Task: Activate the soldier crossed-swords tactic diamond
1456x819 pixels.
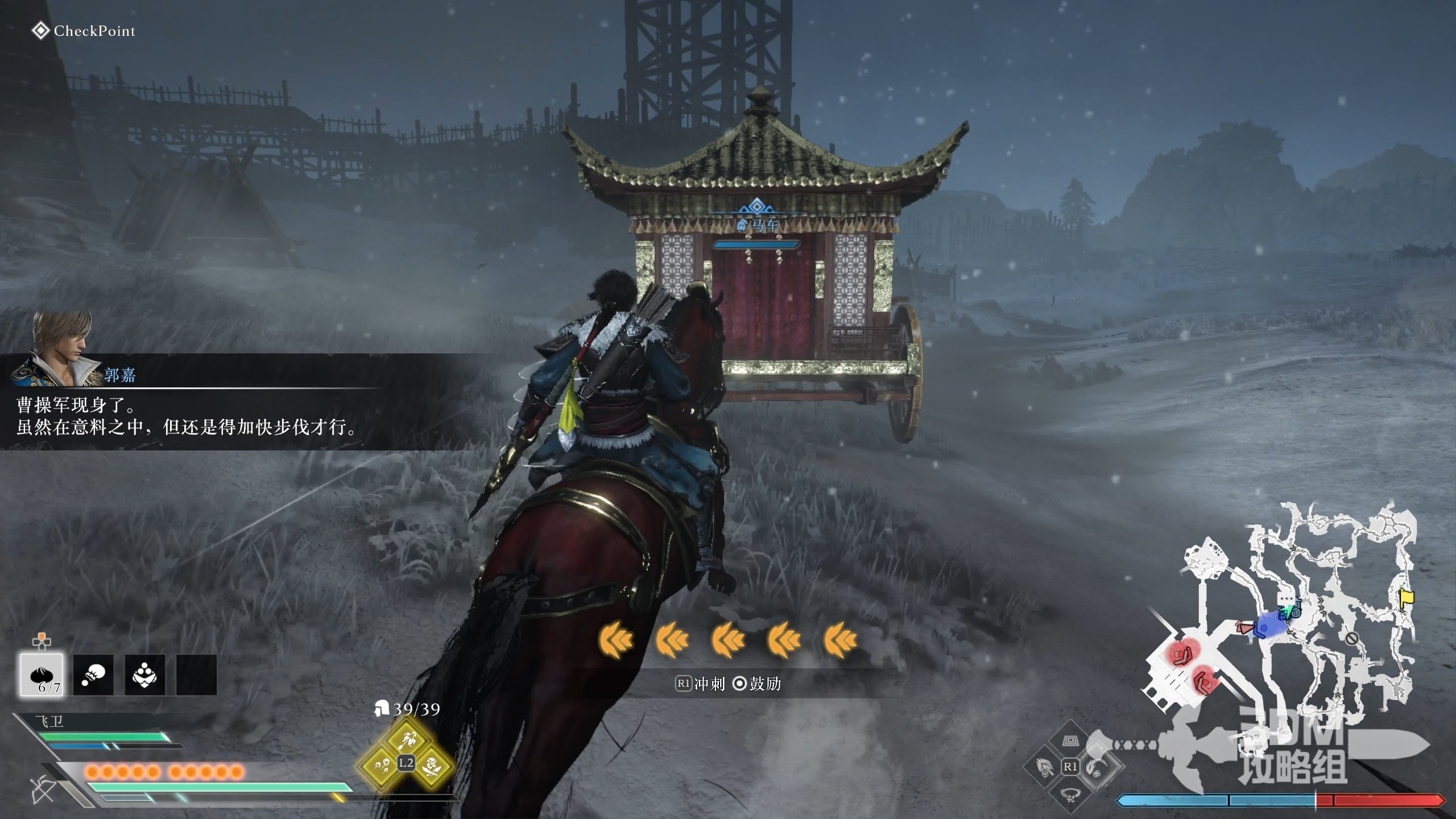Action: 432,766
